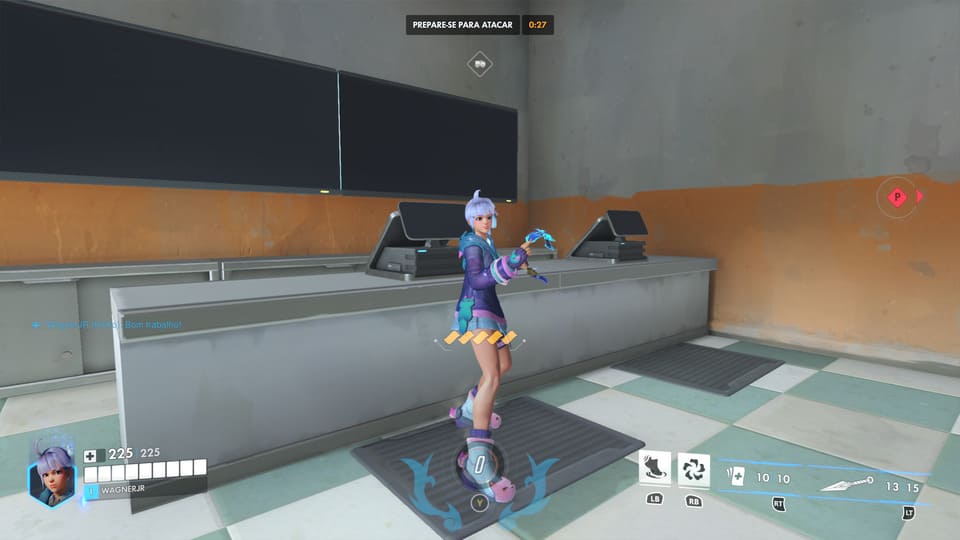Click the red objective P marker

[897, 197]
